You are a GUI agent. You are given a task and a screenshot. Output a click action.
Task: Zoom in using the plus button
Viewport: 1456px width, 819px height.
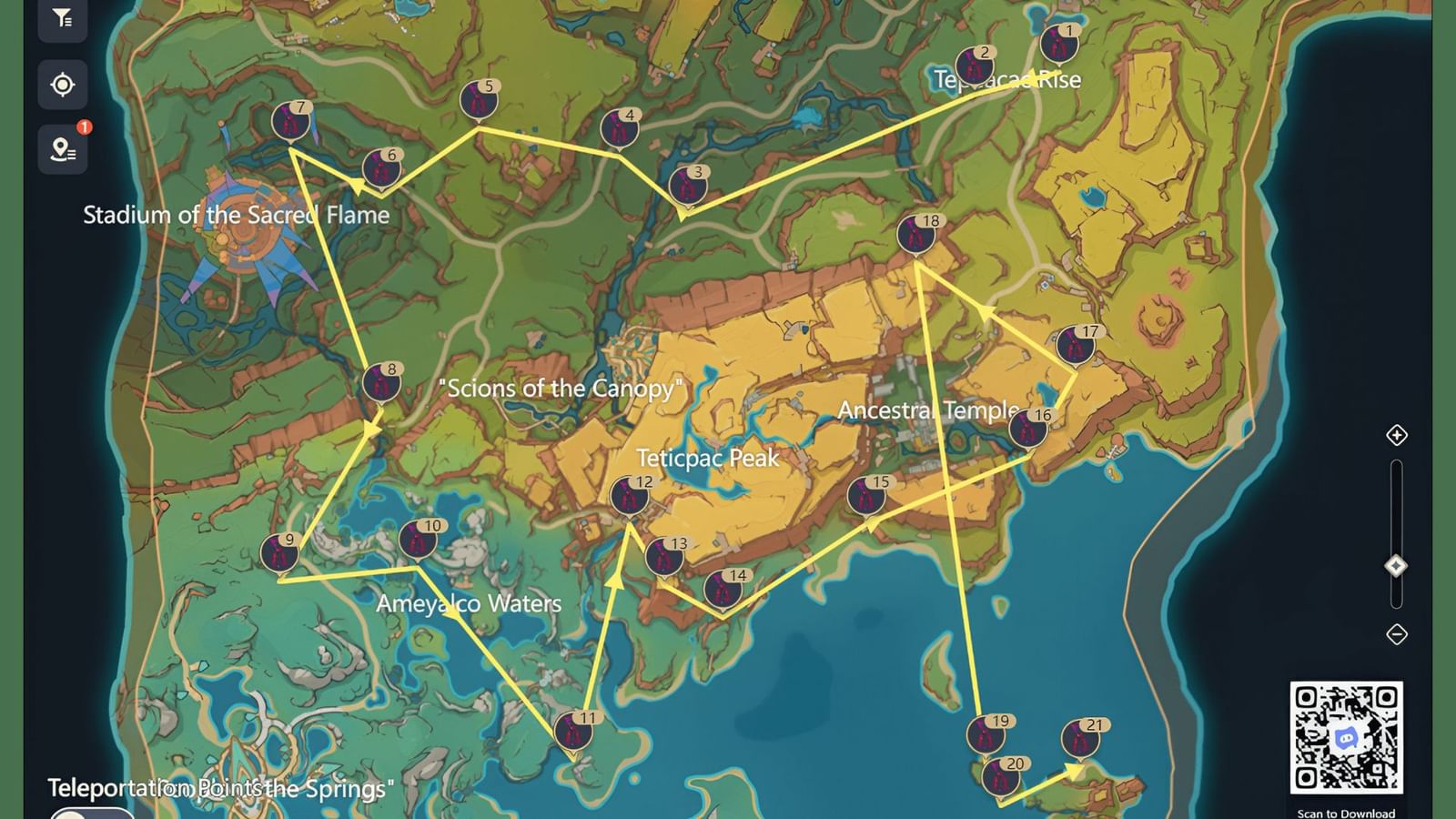[x=1398, y=436]
